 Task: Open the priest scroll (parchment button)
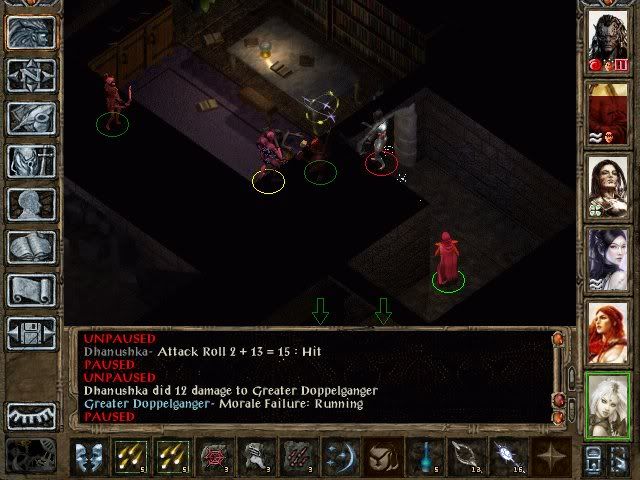coord(31,289)
